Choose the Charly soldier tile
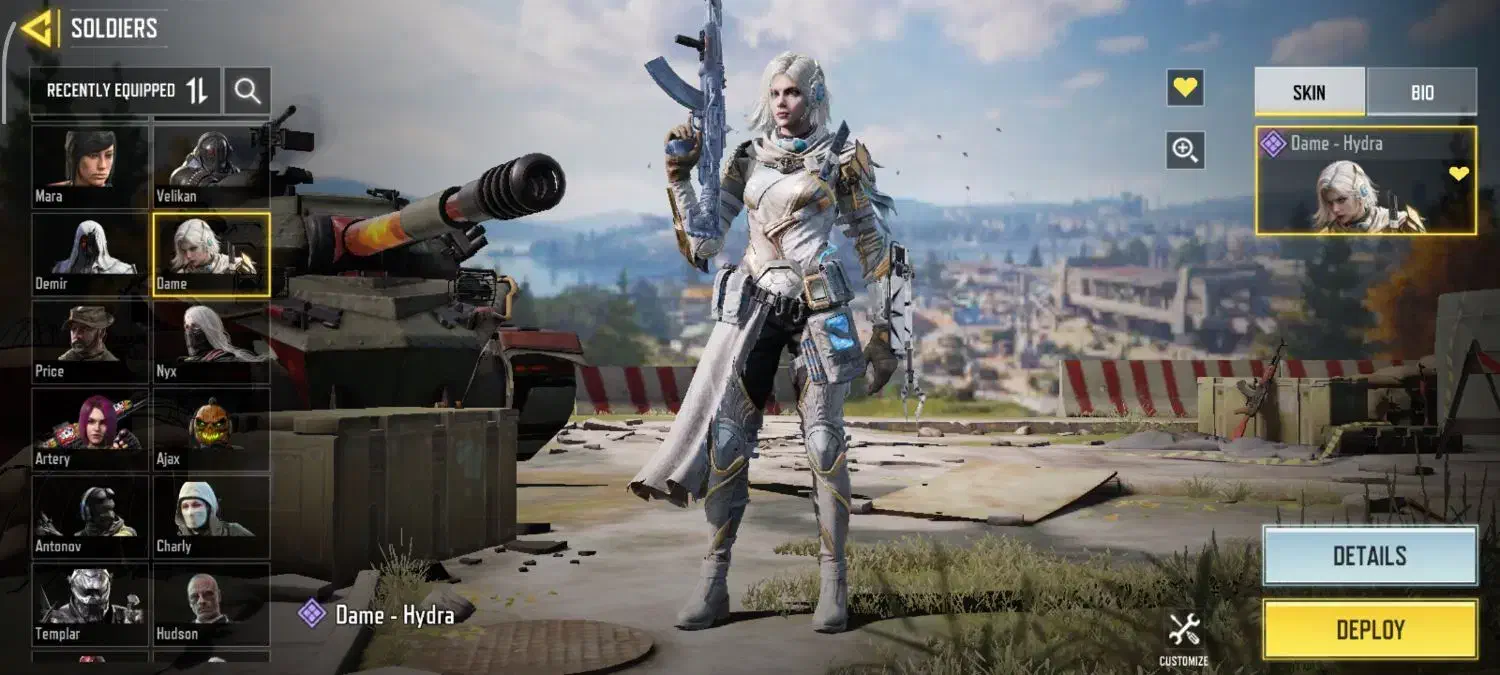Viewport: 1500px width, 675px height. (211, 517)
